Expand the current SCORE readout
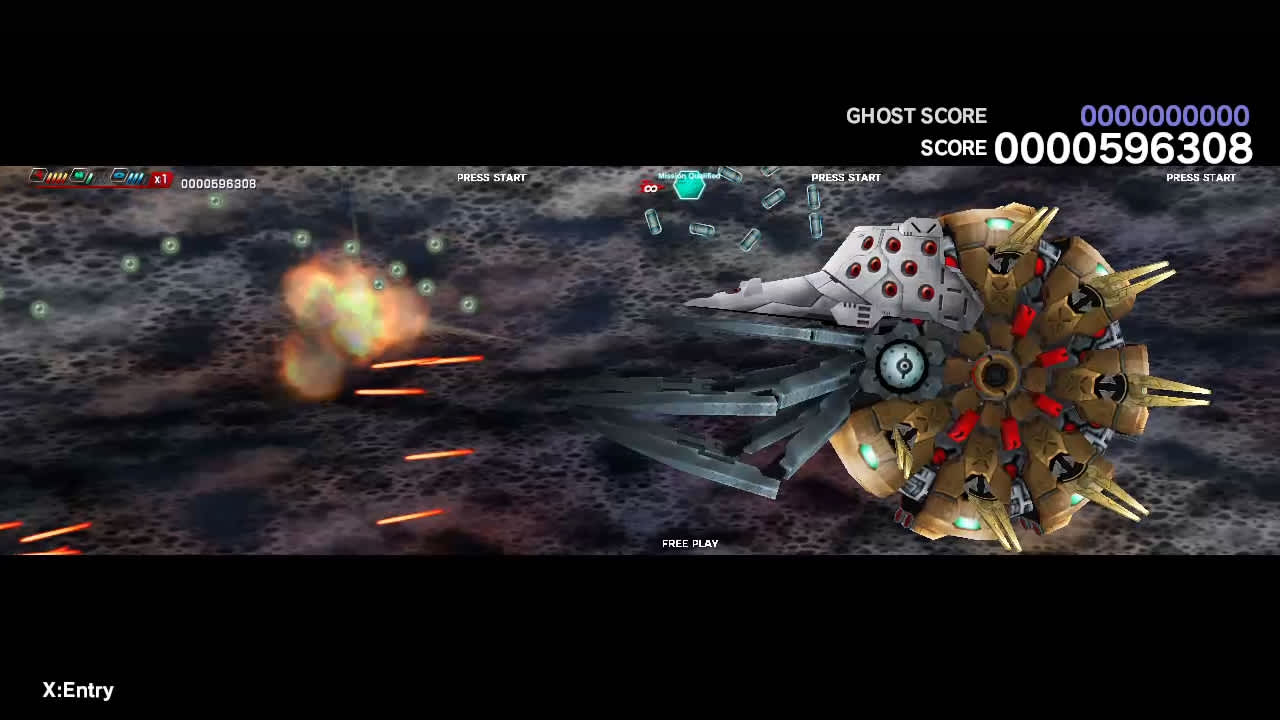1280x720 pixels. point(1126,148)
